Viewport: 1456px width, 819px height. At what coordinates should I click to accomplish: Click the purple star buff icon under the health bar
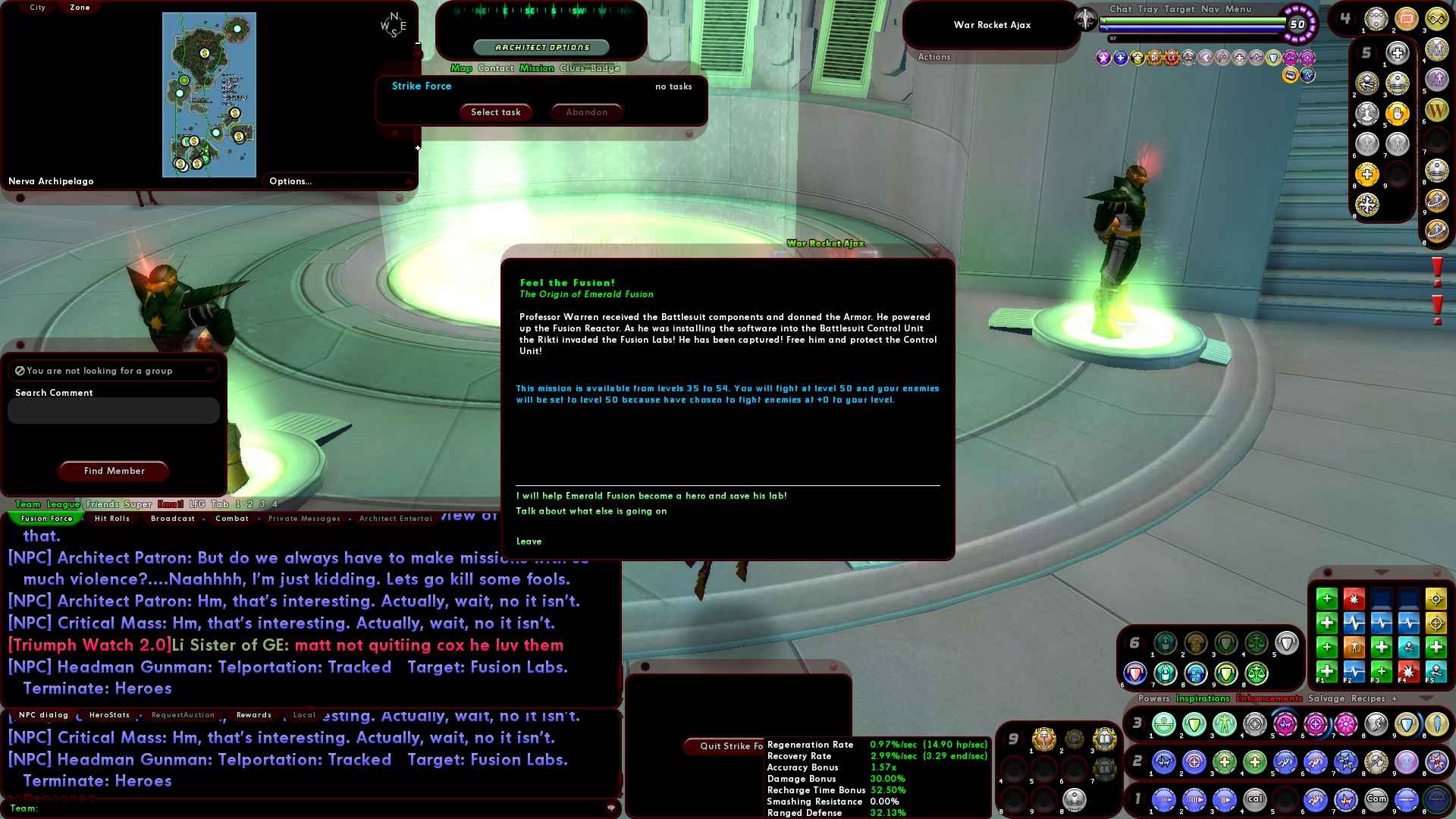pos(1103,56)
